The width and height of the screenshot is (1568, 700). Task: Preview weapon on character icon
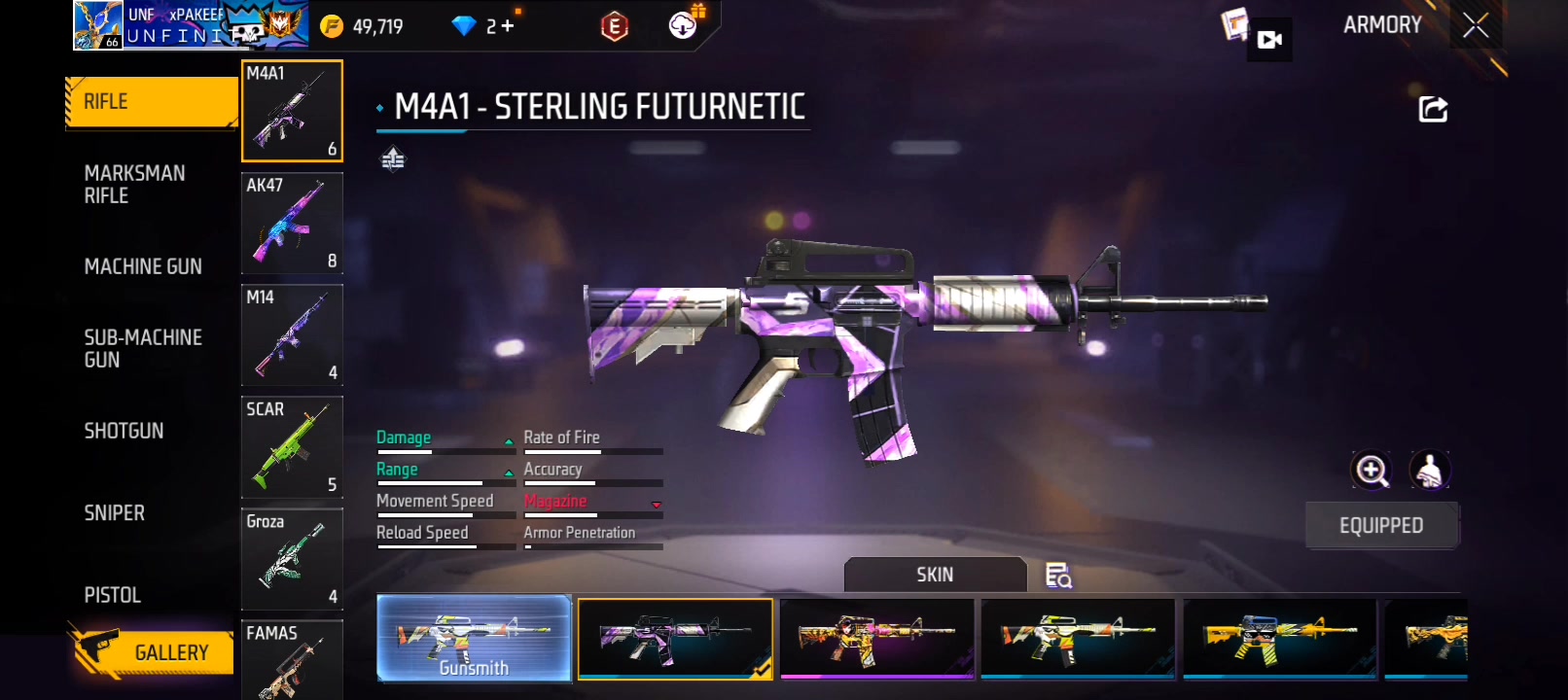point(1429,471)
